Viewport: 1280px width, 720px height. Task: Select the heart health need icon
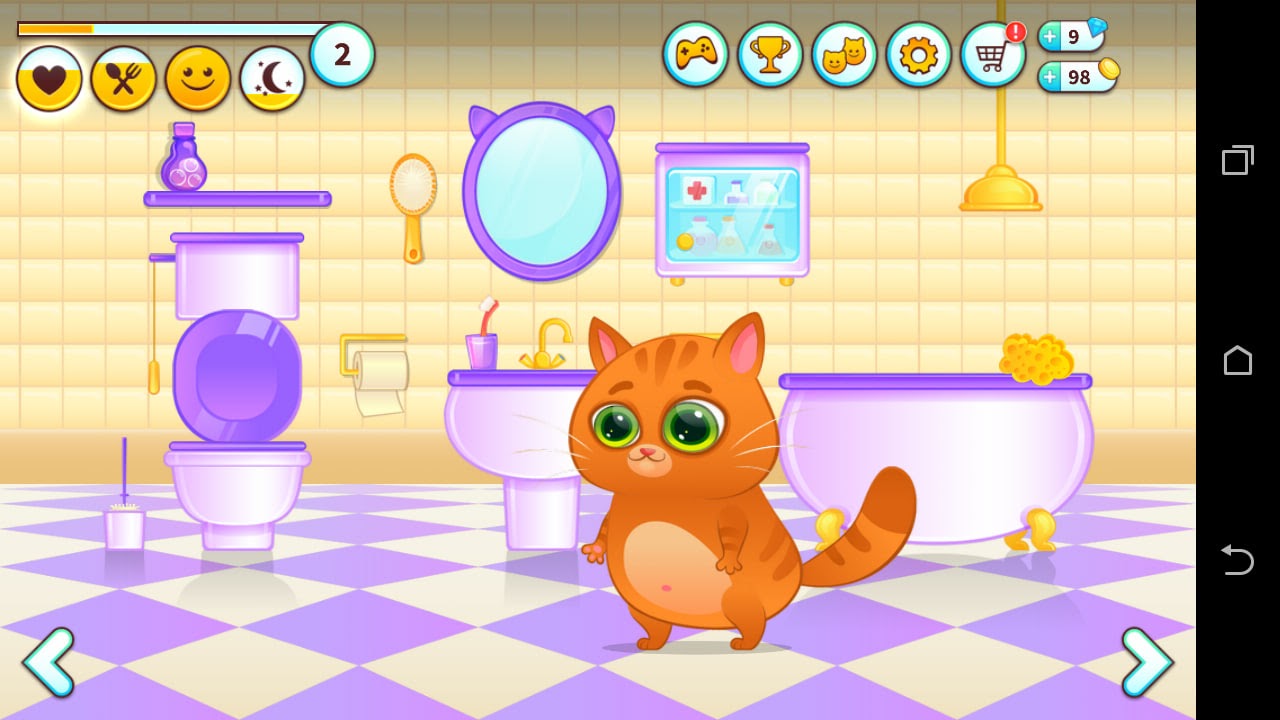pyautogui.click(x=49, y=79)
